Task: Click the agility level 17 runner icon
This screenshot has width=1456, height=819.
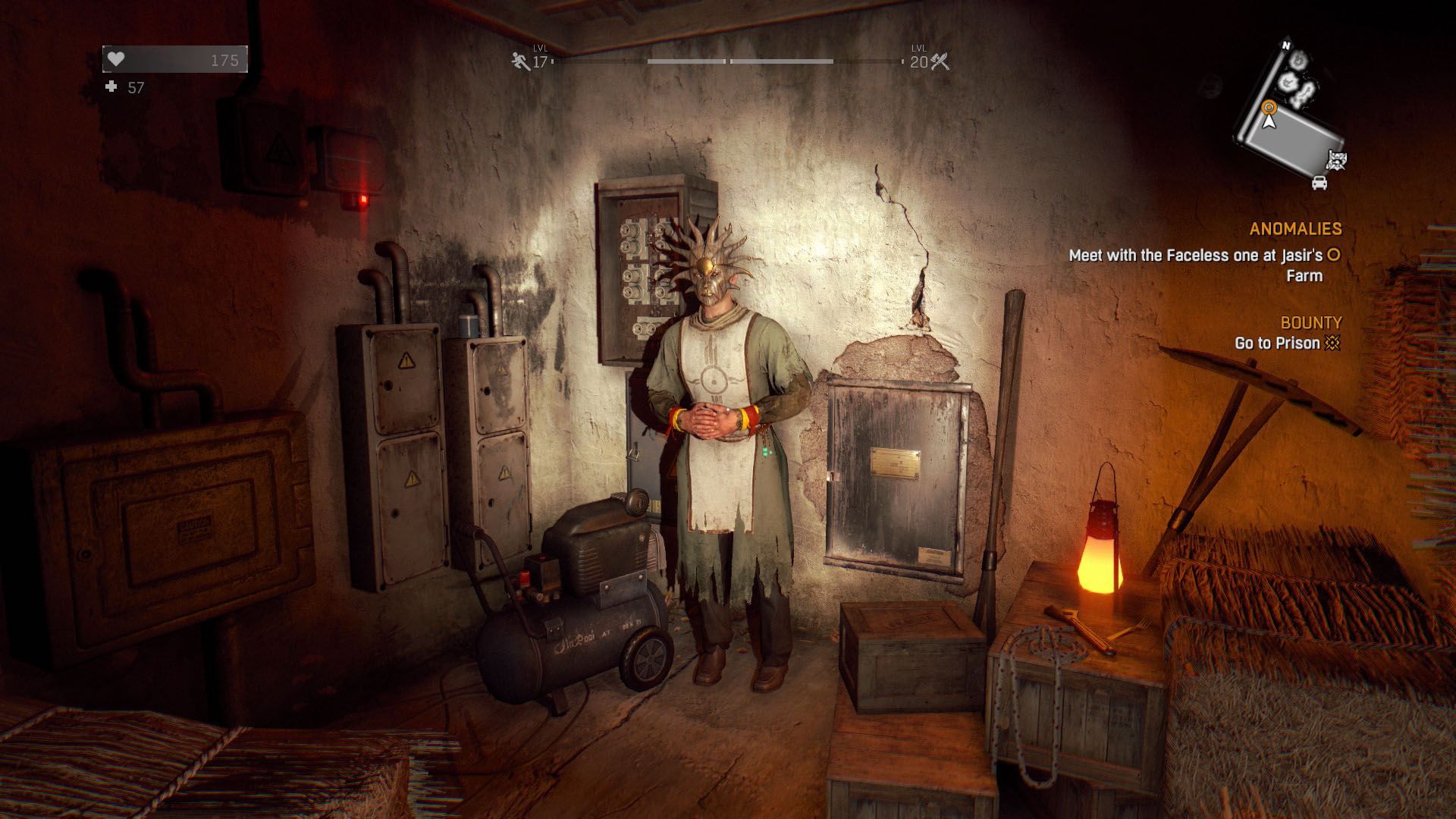Action: coord(520,61)
